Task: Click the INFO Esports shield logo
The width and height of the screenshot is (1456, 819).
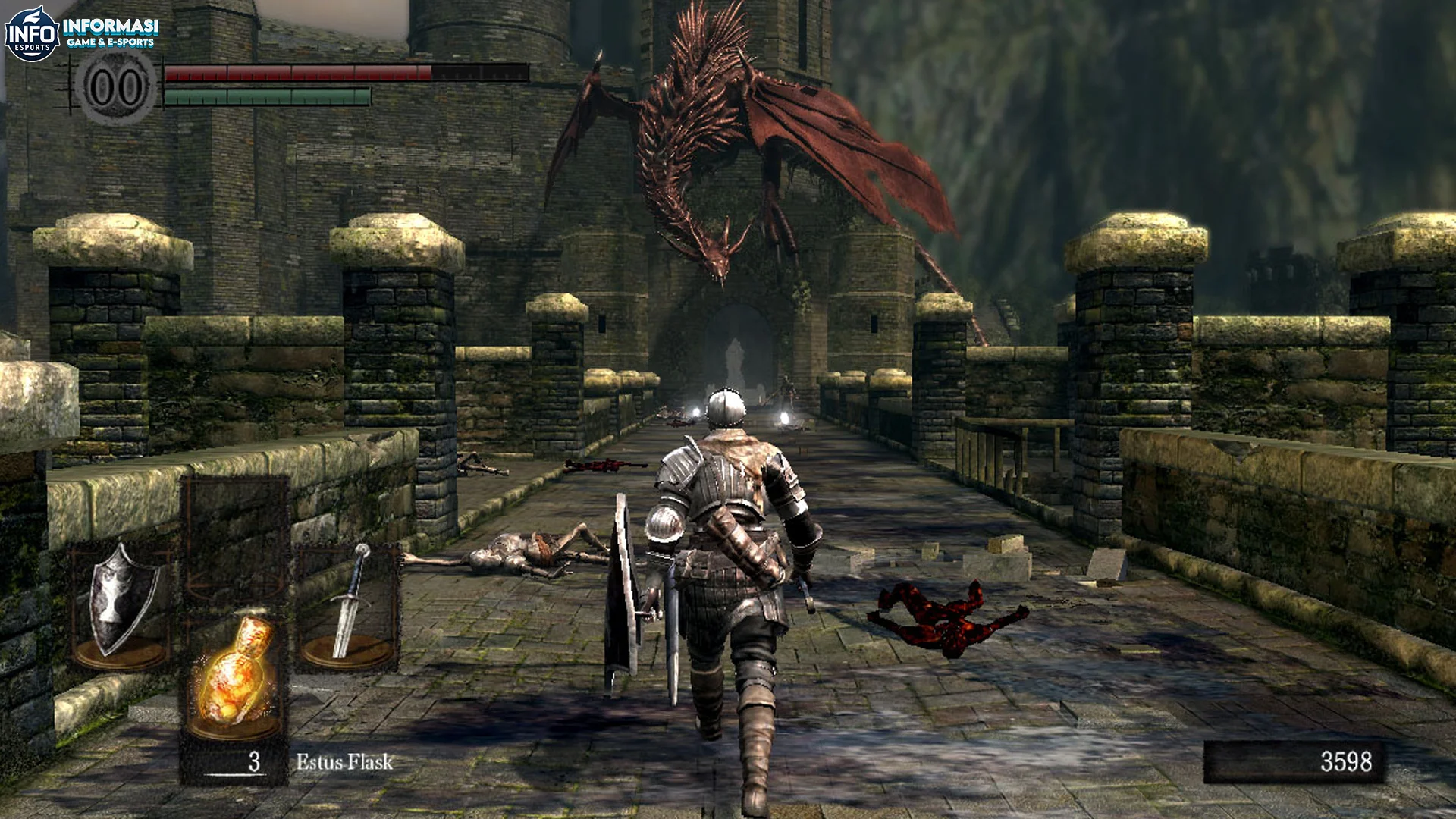Action: [x=32, y=29]
